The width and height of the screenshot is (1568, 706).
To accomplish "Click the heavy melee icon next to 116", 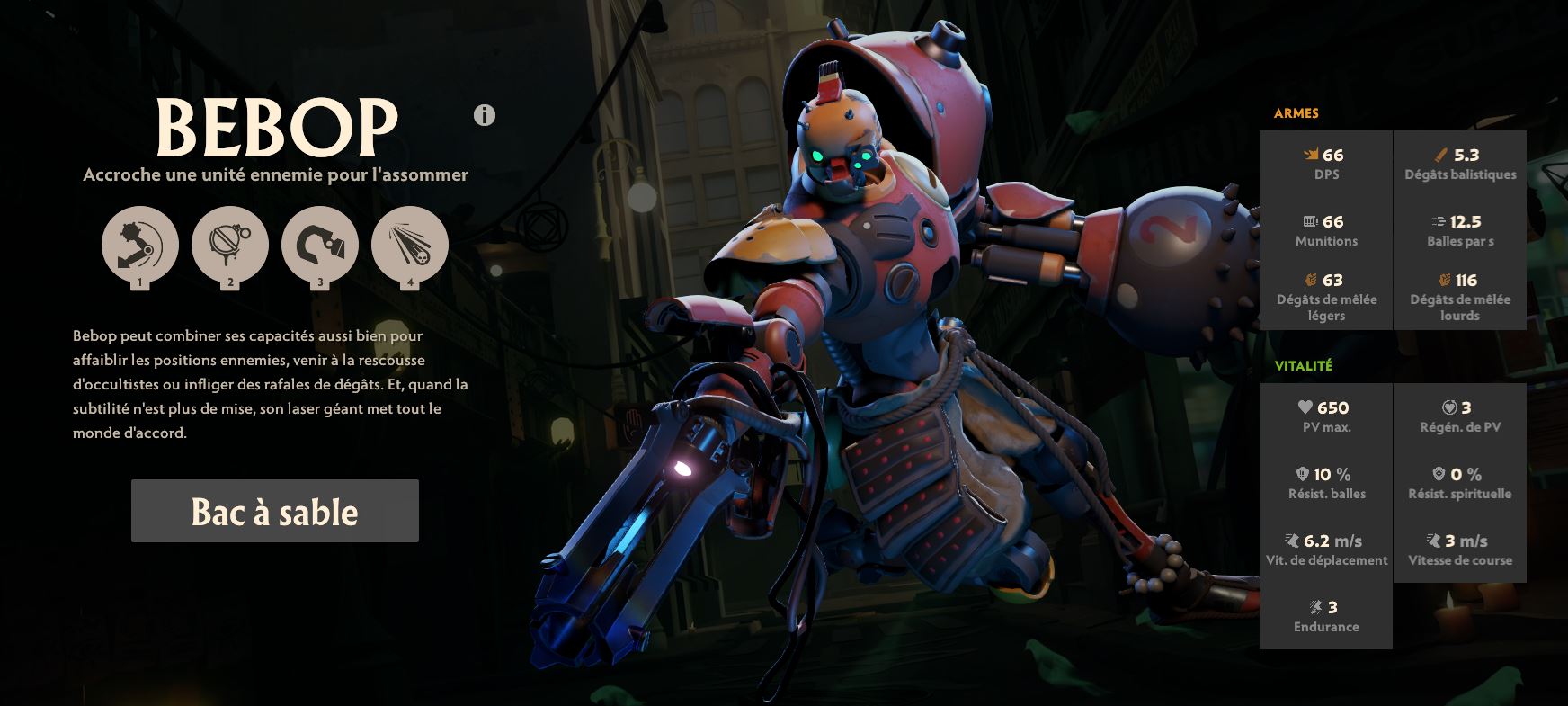I will pos(1443,281).
